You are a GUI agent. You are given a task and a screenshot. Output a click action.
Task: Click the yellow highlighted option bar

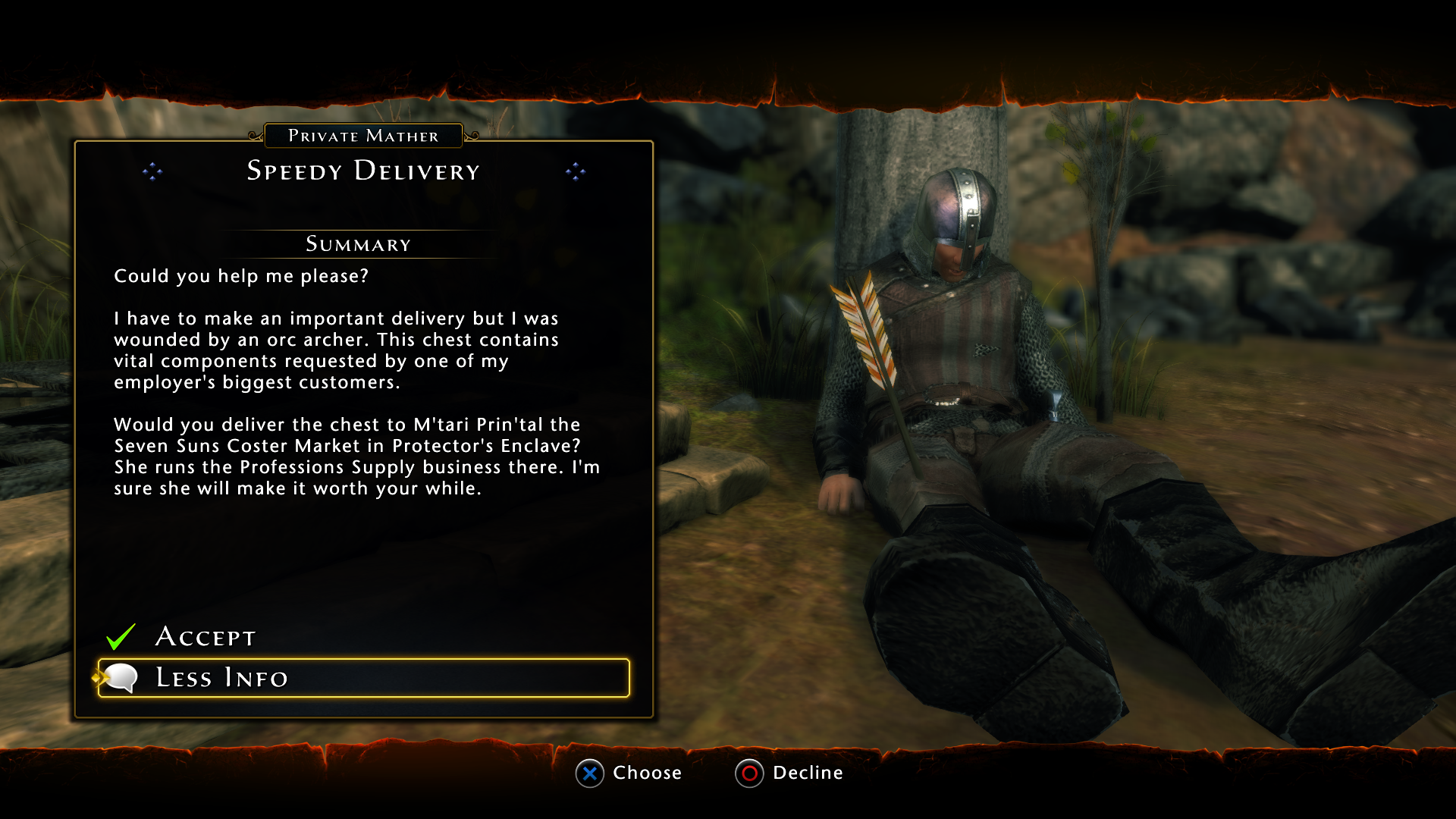click(x=362, y=678)
